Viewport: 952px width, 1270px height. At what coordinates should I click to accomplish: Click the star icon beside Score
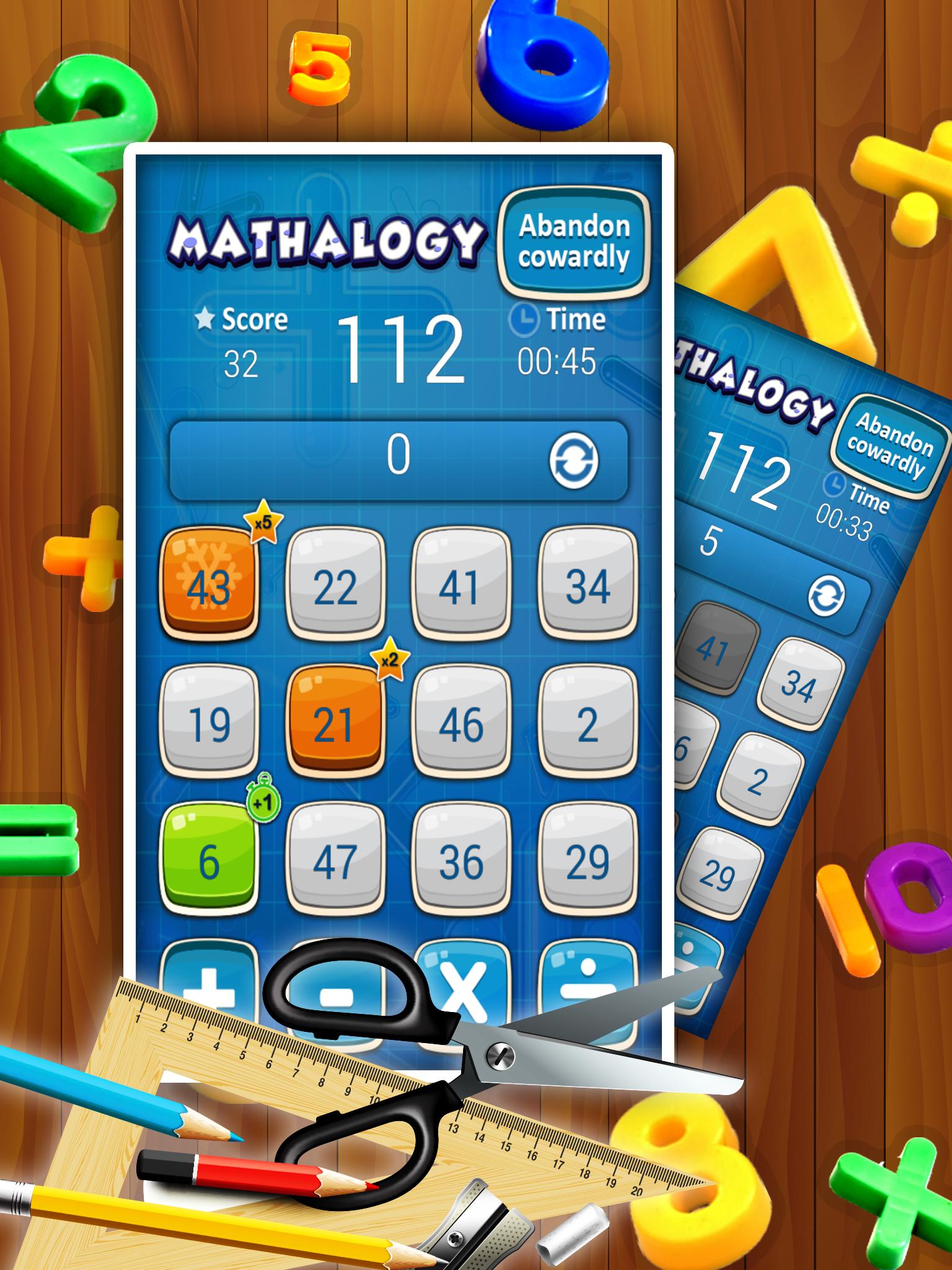pyautogui.click(x=206, y=317)
